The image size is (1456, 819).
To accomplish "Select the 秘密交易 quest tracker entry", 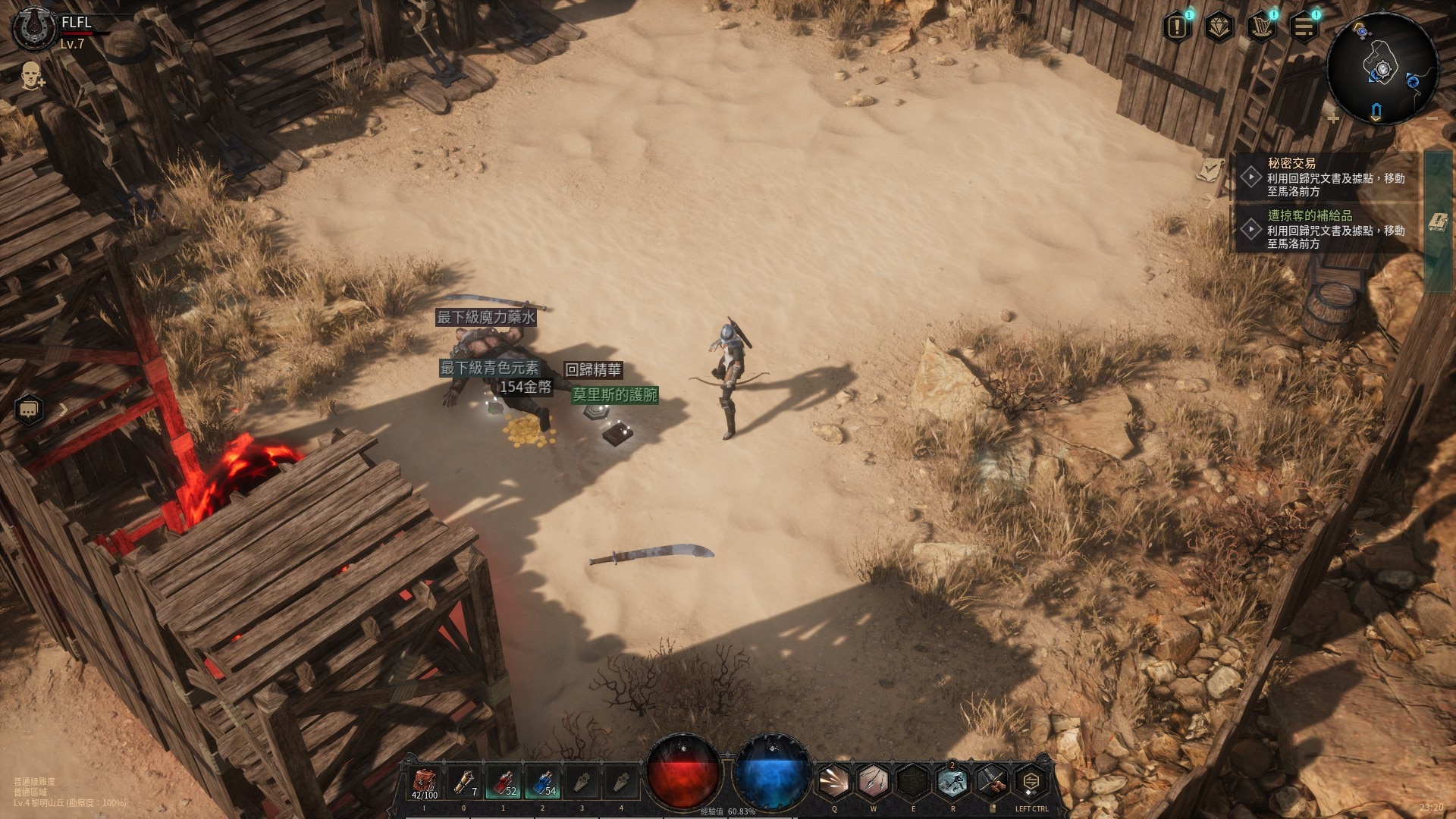I will click(1327, 177).
